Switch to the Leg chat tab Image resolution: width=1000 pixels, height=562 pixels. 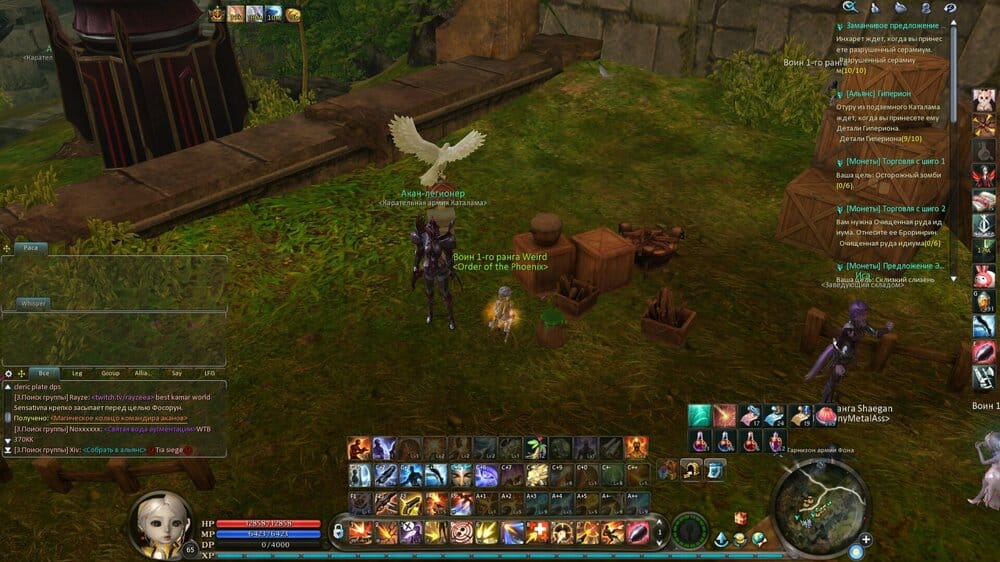(77, 373)
